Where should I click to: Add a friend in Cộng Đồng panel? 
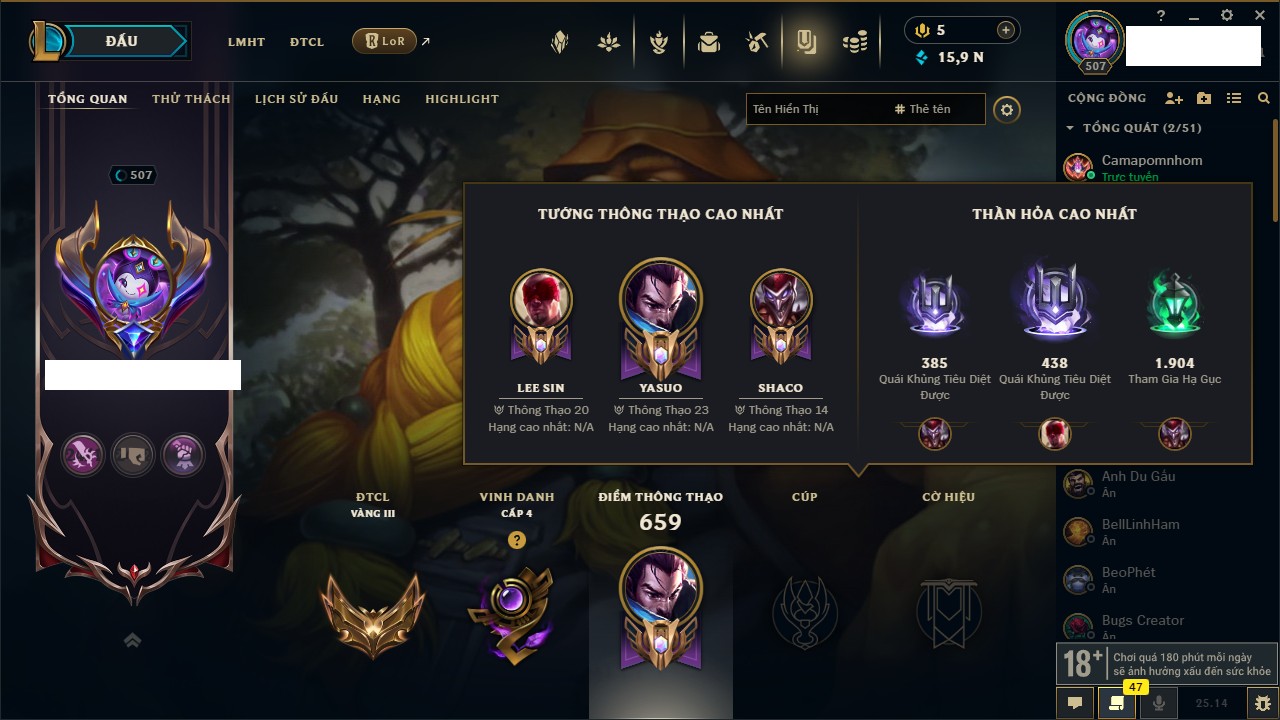(x=1174, y=98)
